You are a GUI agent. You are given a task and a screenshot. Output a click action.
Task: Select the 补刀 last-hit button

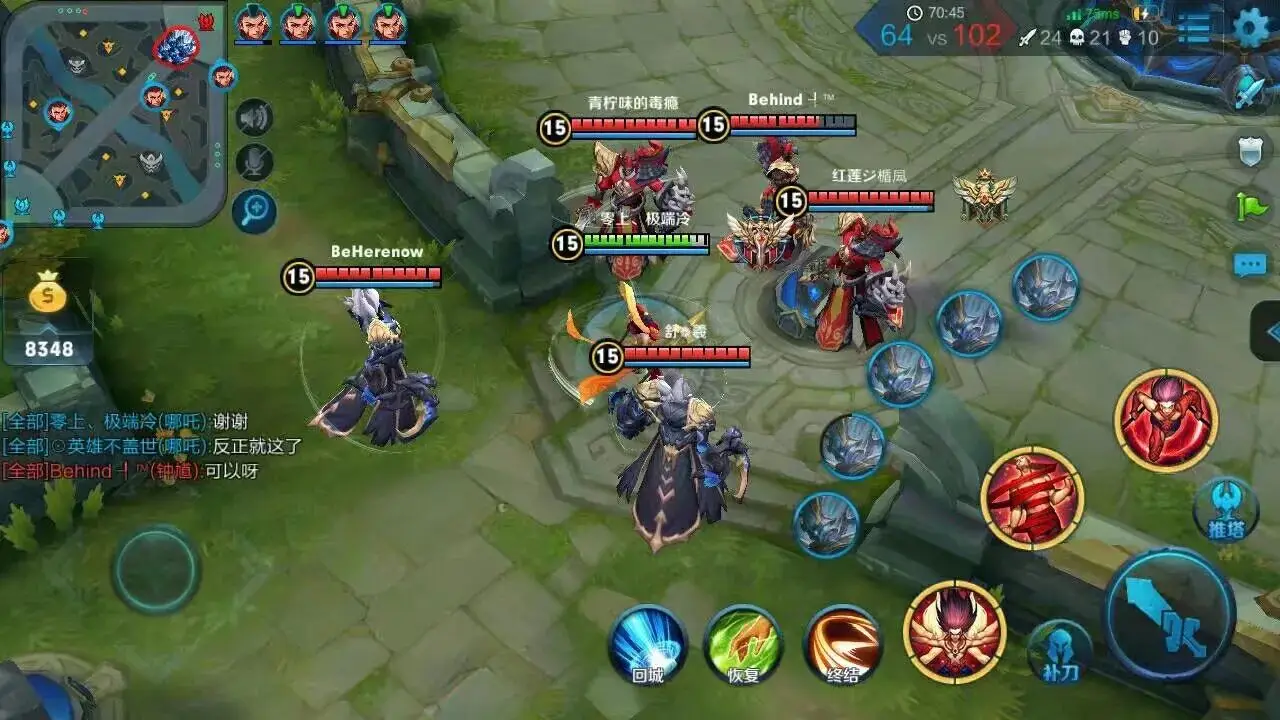[1059, 651]
